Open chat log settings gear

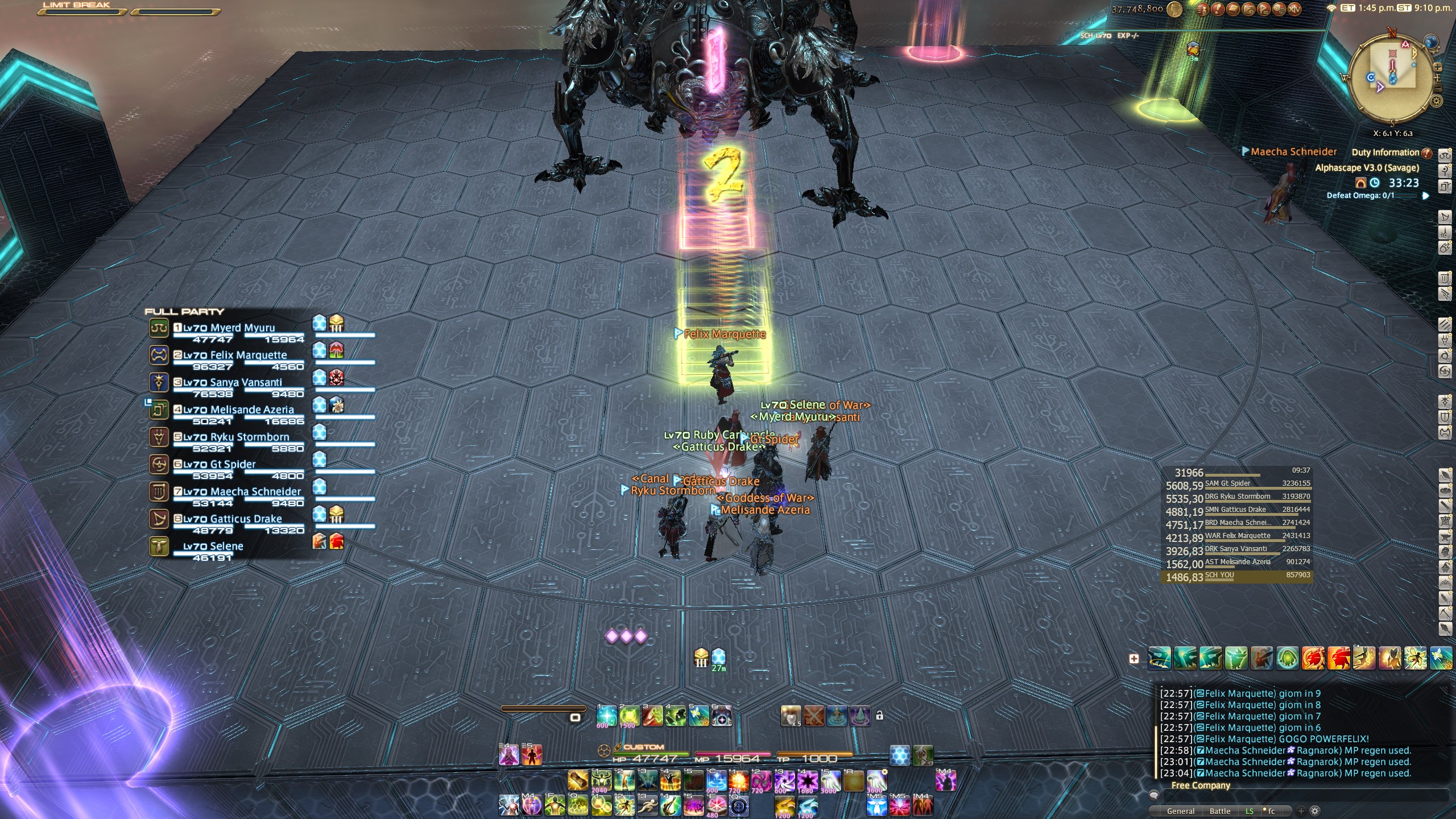click(1314, 811)
